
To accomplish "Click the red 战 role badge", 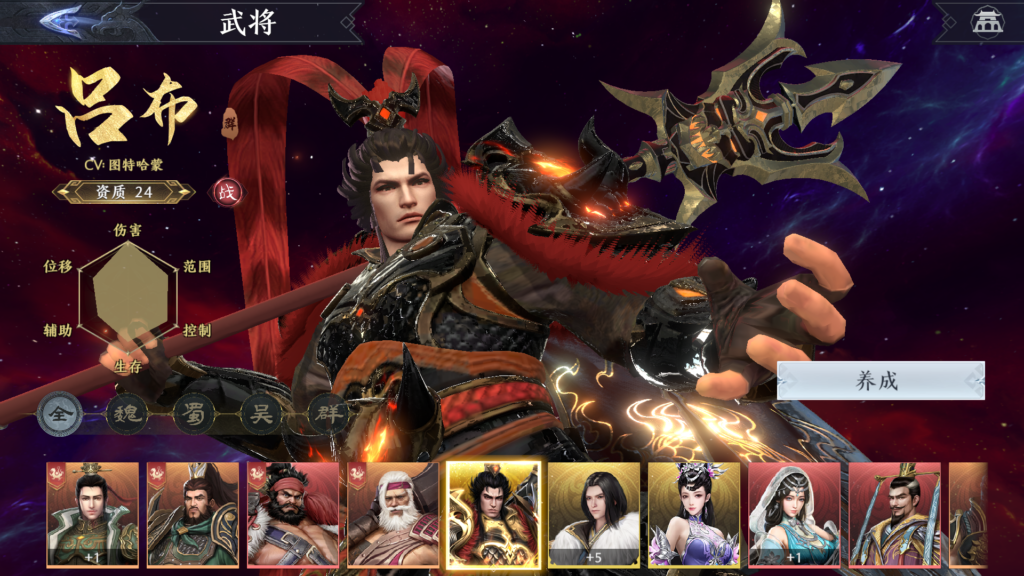I will pyautogui.click(x=227, y=192).
